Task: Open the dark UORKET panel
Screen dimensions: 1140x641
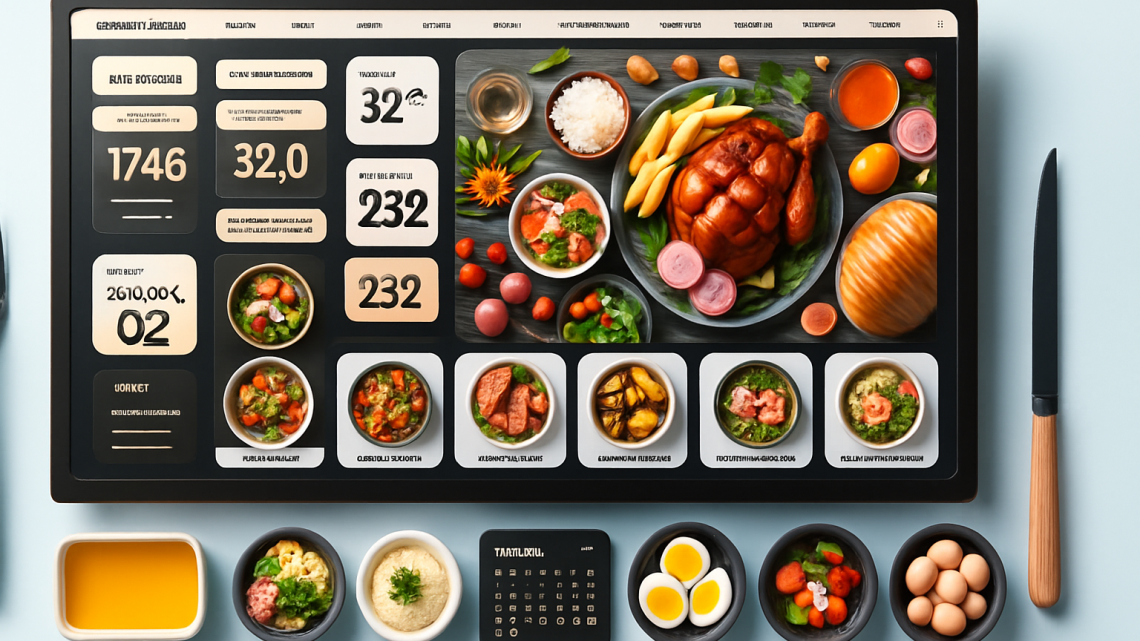Action: [144, 415]
